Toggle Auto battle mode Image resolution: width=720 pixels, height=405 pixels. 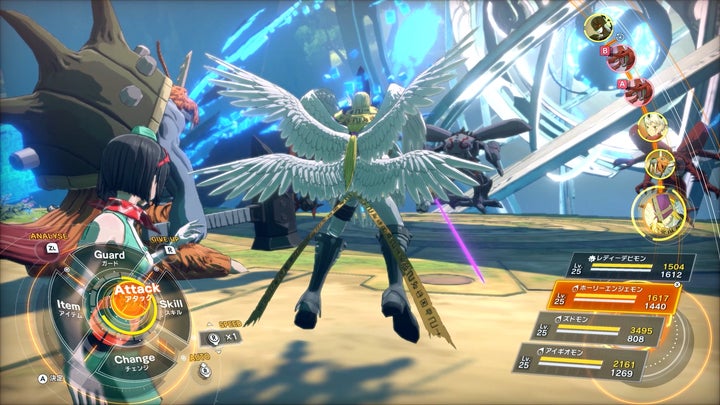pyautogui.click(x=204, y=370)
